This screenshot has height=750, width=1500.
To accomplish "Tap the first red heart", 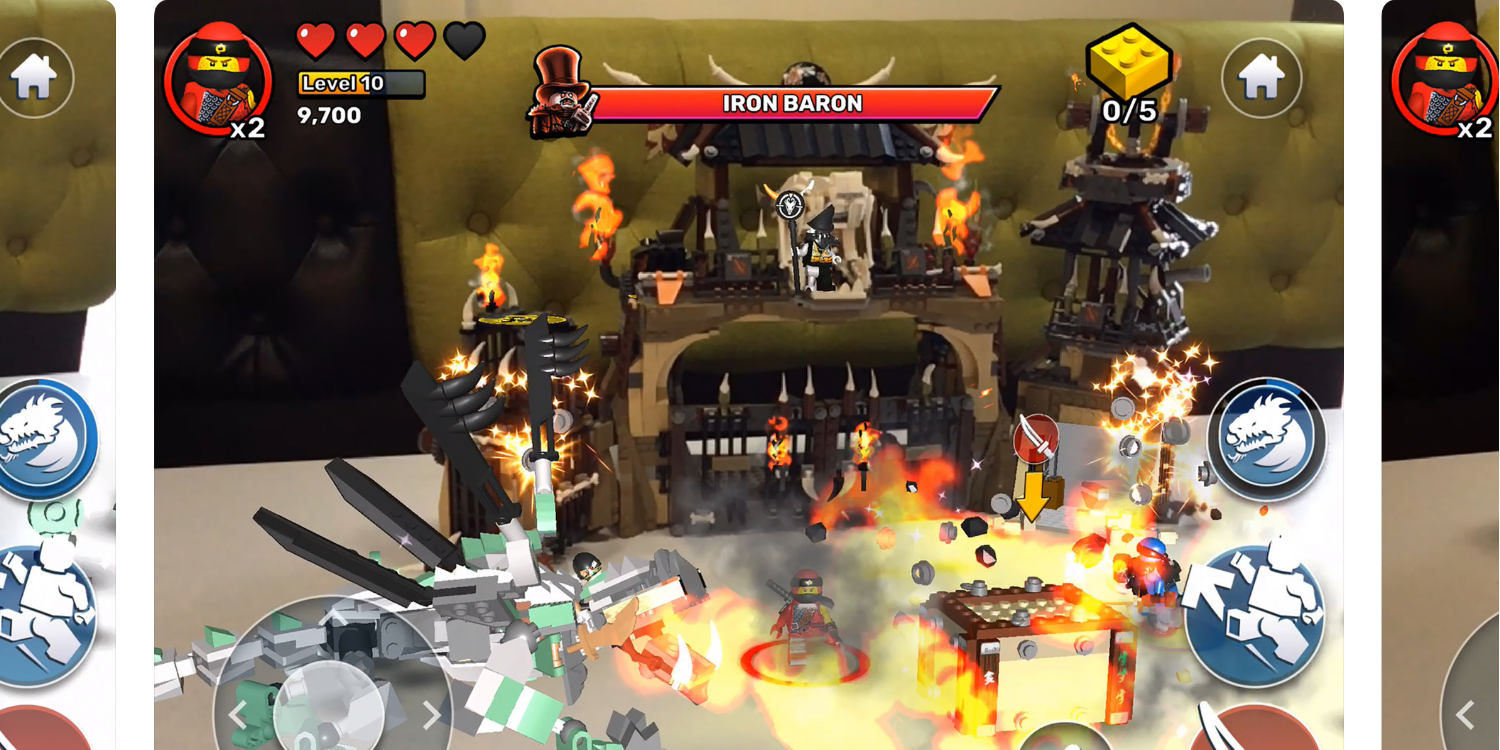I will tap(317, 40).
